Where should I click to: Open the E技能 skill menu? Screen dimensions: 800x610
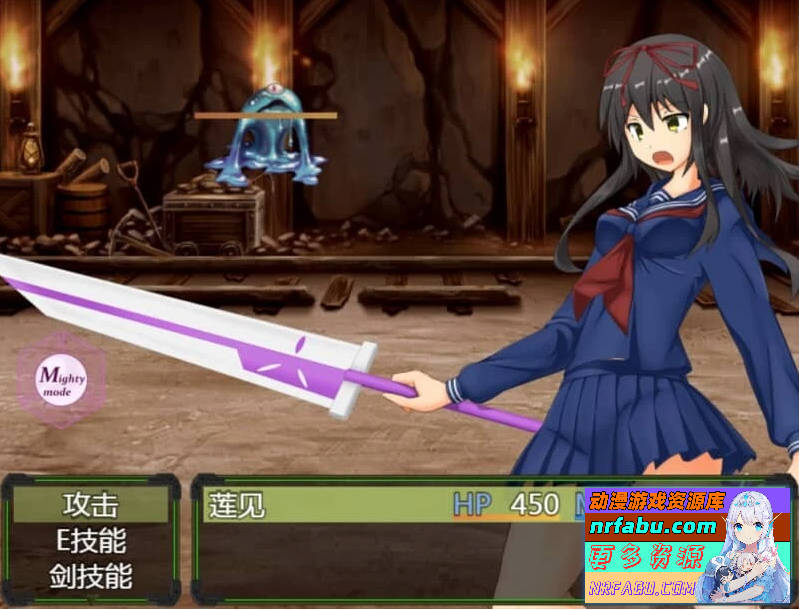(90, 541)
